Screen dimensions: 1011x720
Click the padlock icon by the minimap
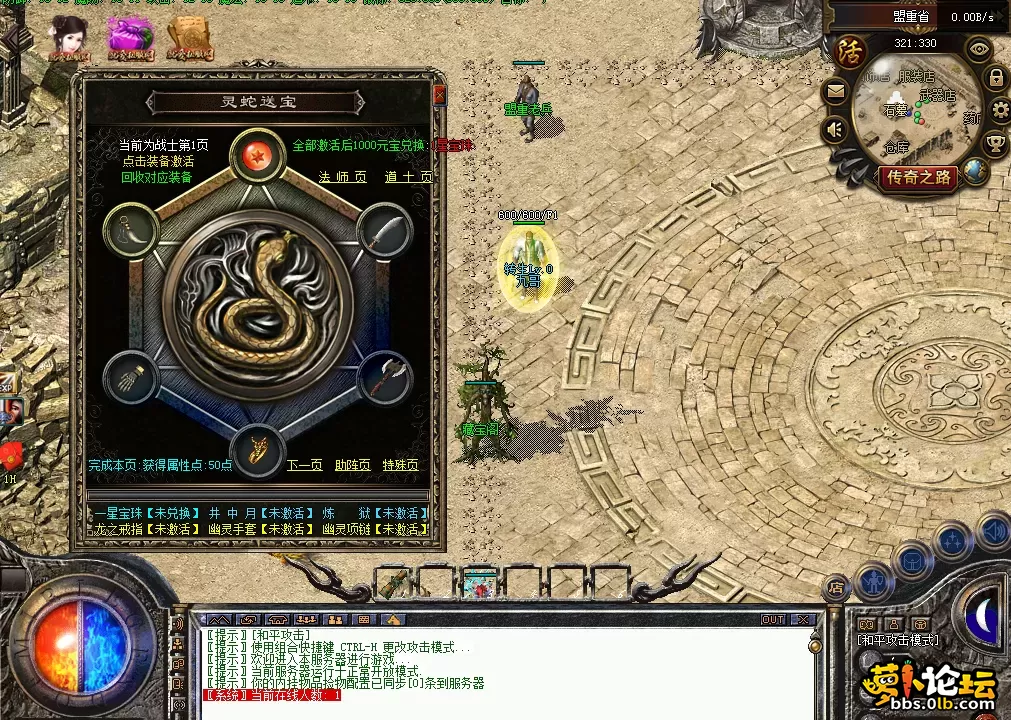coord(995,77)
